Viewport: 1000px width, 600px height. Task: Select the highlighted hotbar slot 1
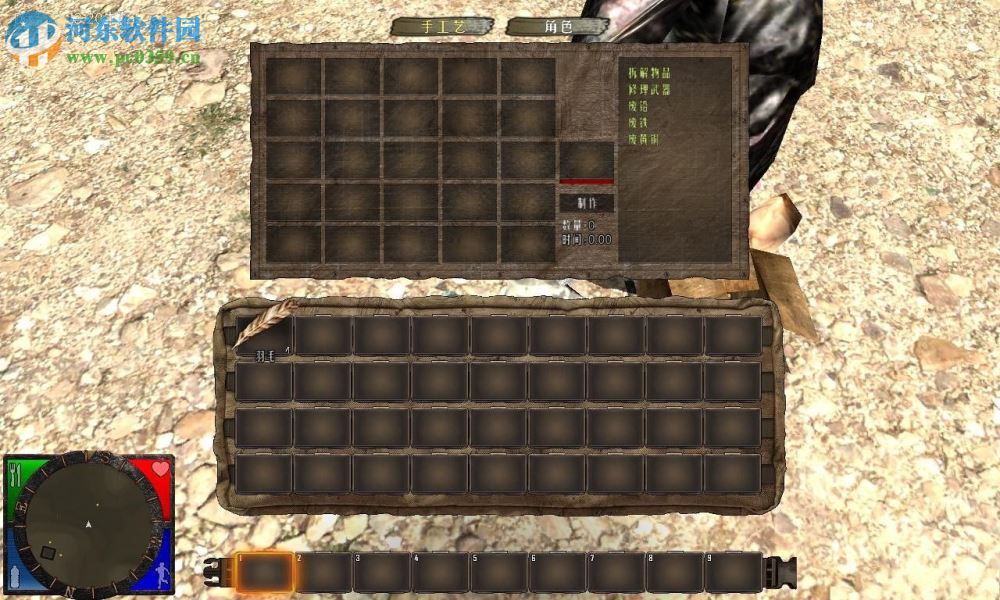[x=265, y=572]
